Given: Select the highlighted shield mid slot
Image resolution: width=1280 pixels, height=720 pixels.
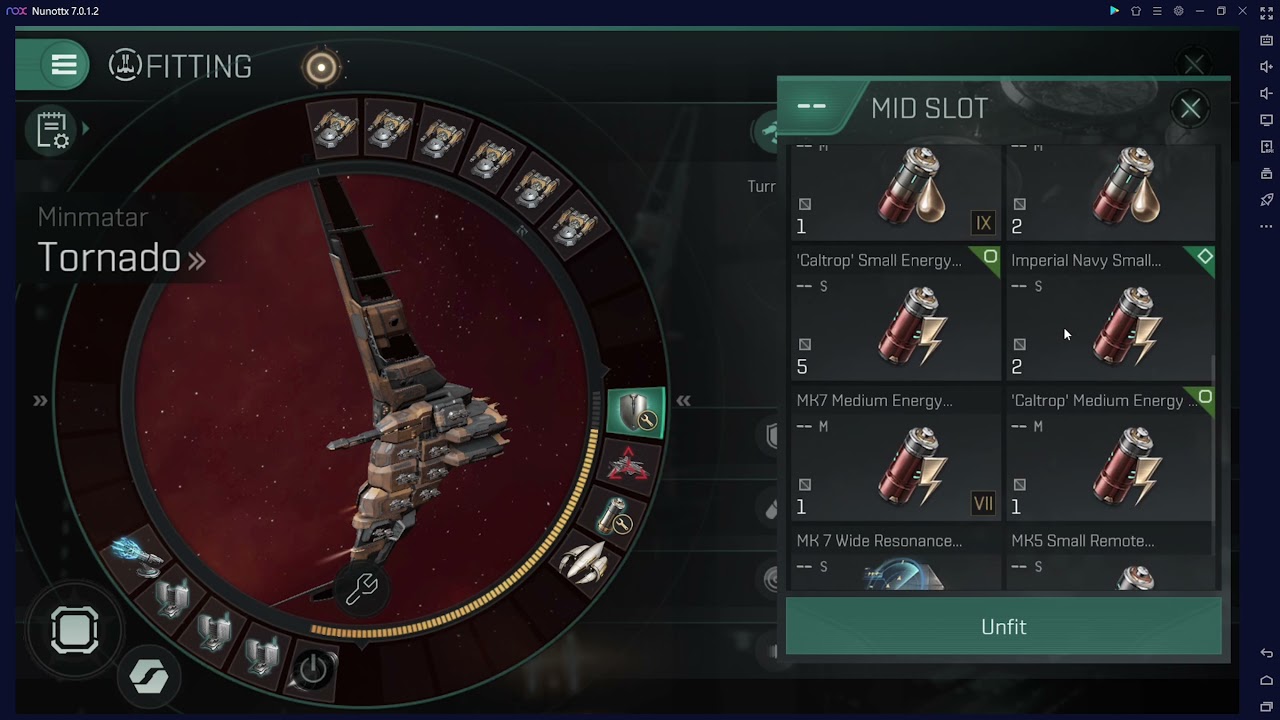Looking at the screenshot, I should point(636,414).
